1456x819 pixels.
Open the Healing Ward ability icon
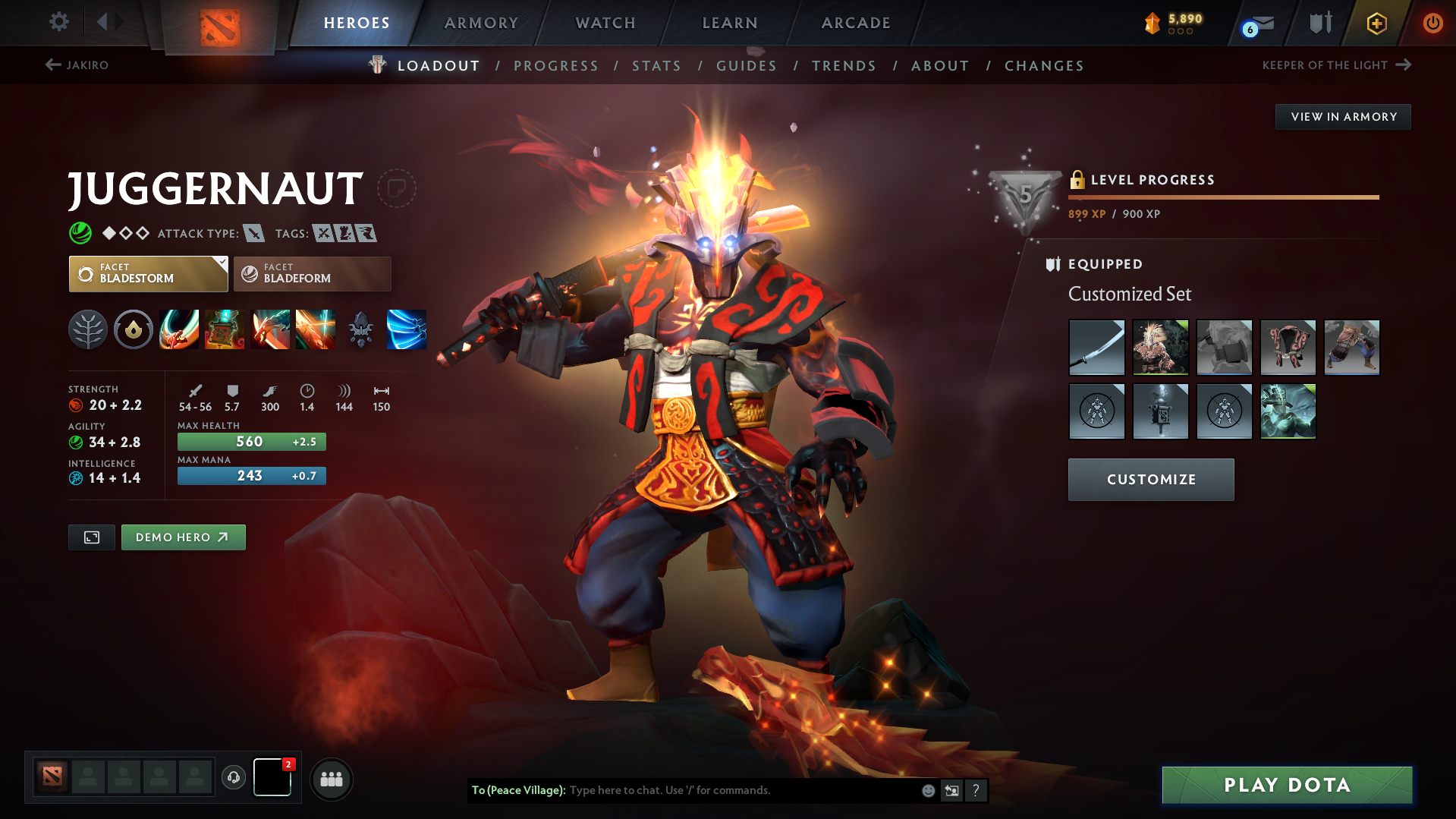pos(225,329)
